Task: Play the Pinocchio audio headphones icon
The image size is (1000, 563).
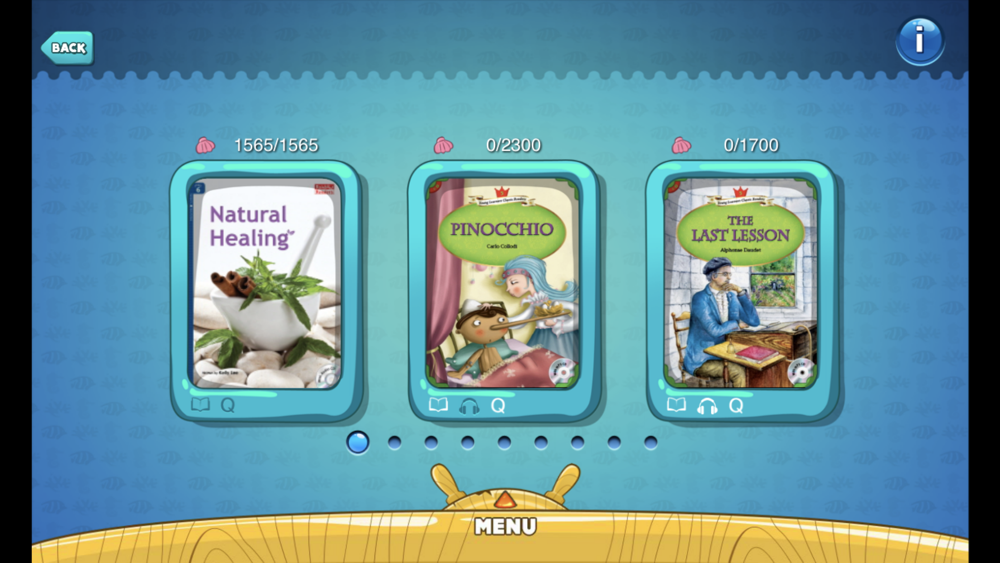Action: [x=469, y=406]
